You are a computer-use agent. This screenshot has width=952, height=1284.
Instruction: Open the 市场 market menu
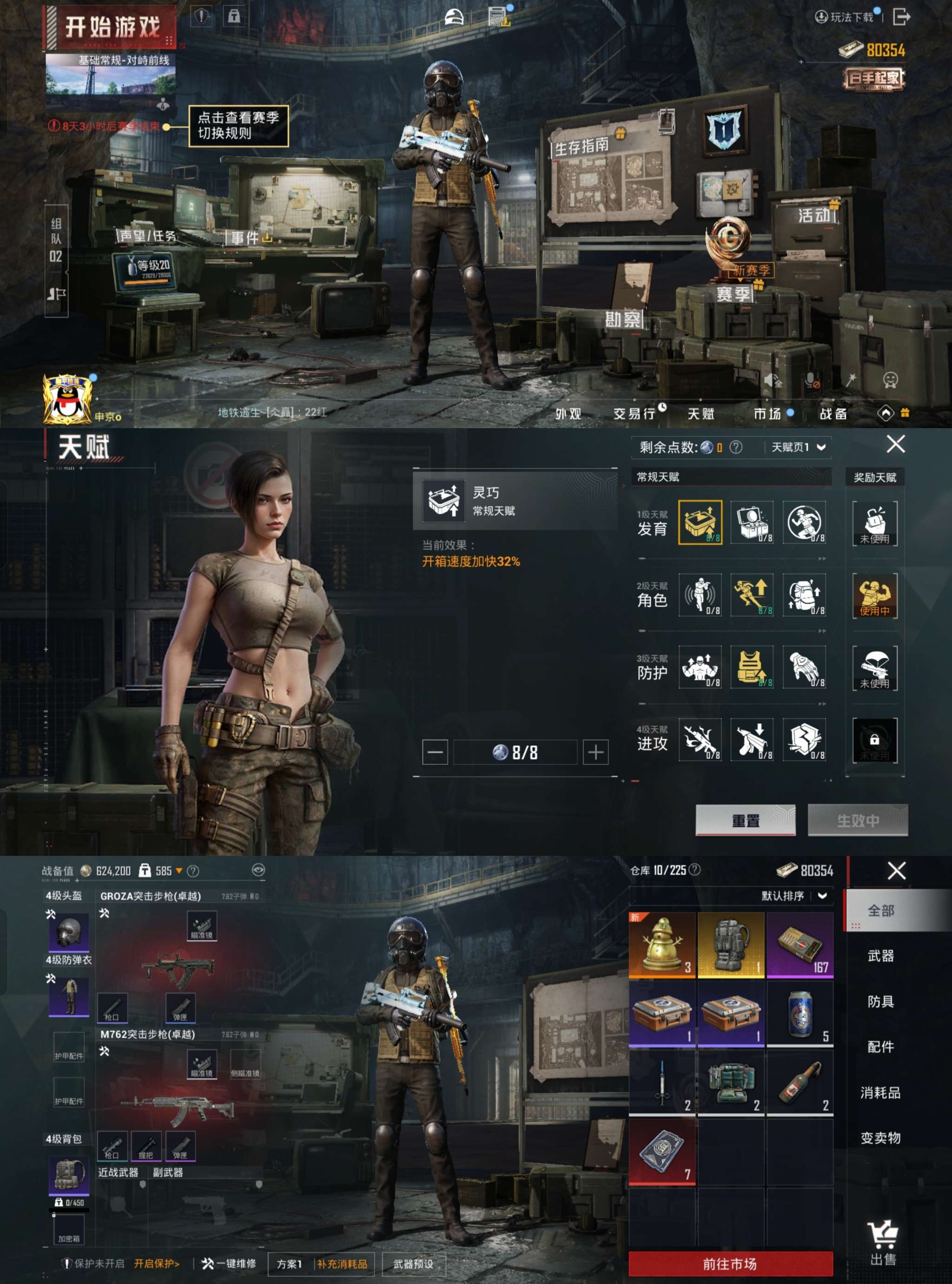coord(767,413)
